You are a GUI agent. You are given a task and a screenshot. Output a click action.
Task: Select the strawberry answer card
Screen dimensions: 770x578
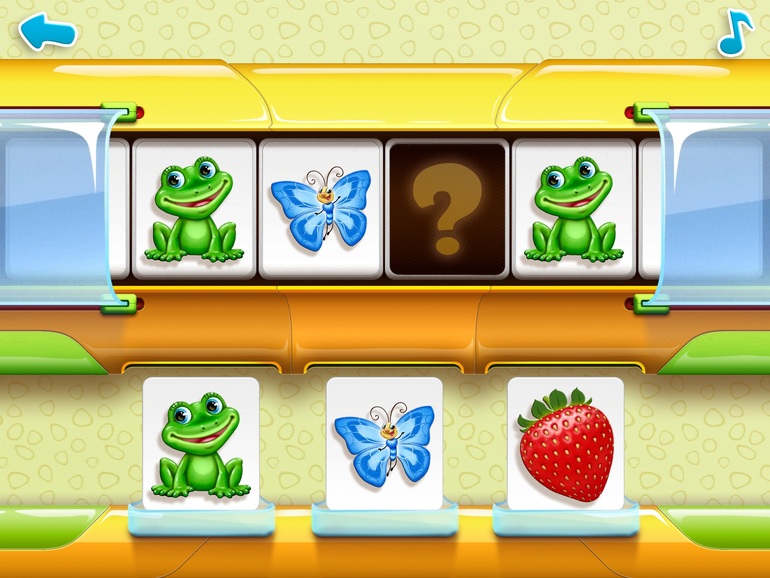[565, 442]
